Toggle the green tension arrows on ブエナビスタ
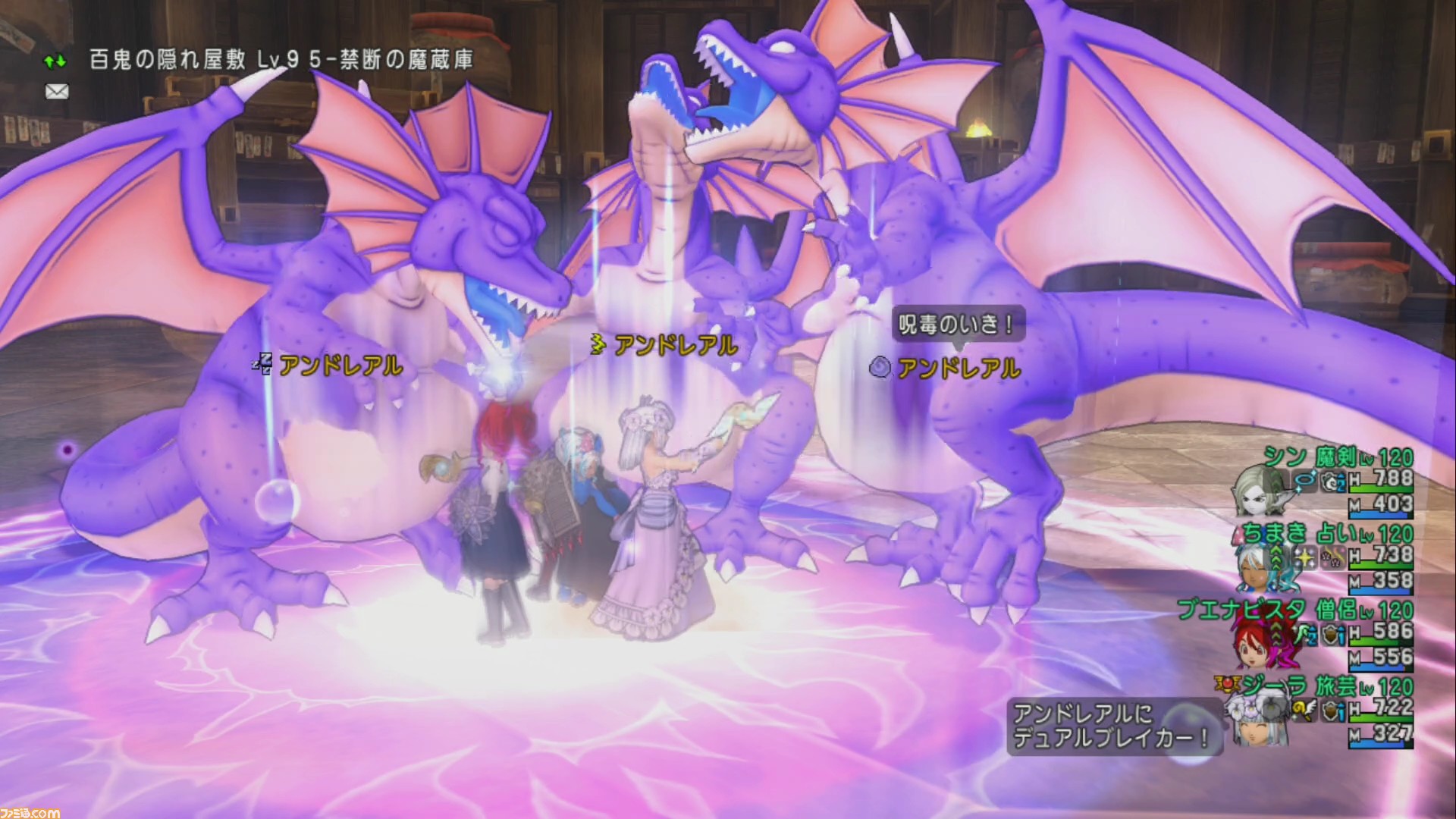The image size is (1456, 819). [x=1277, y=635]
